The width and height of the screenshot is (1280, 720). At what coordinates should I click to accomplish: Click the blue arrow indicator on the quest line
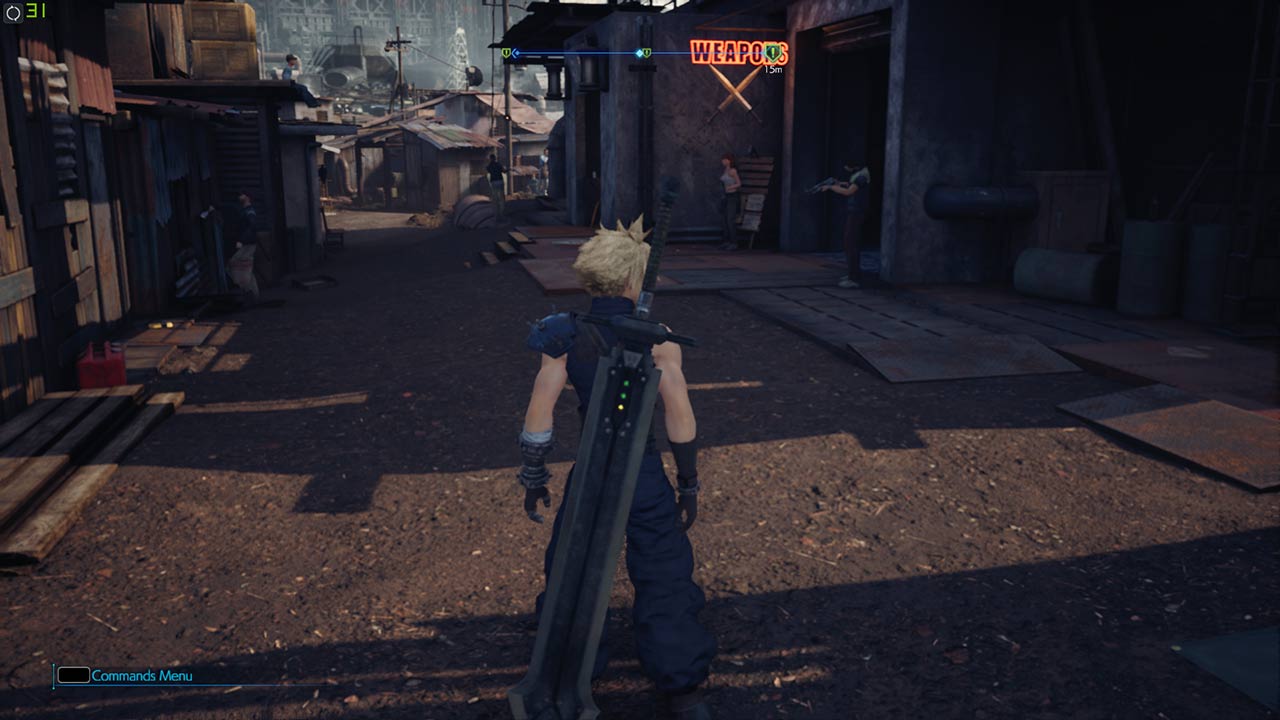513,52
